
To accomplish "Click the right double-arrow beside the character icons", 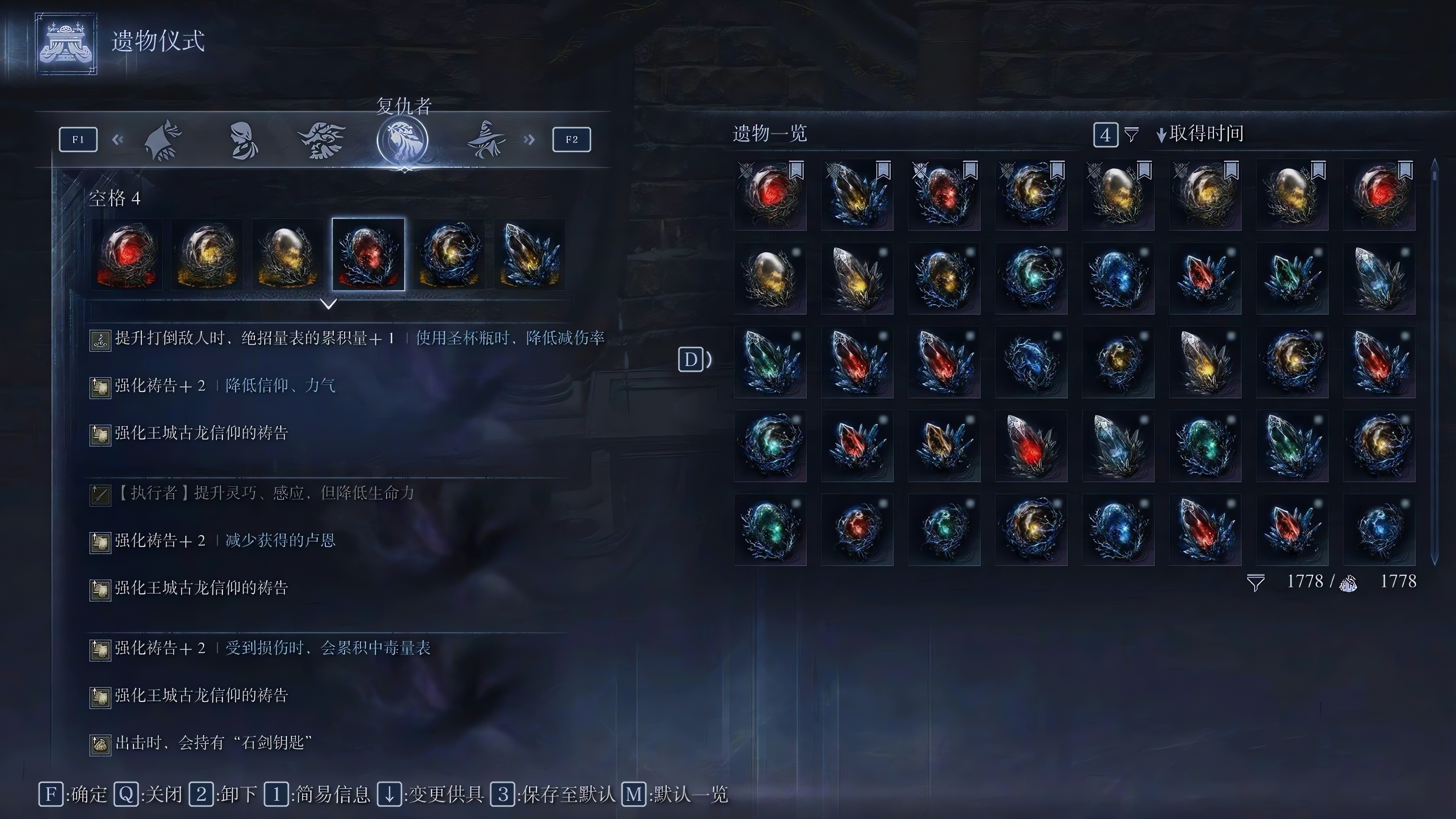I will 529,140.
